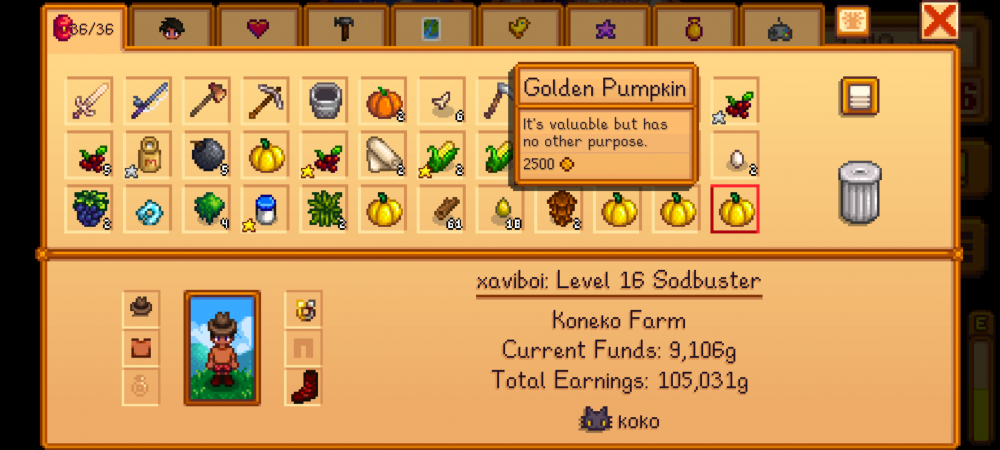The width and height of the screenshot is (1000, 450).
Task: Open the Skills tab with the face icon
Action: (171, 28)
